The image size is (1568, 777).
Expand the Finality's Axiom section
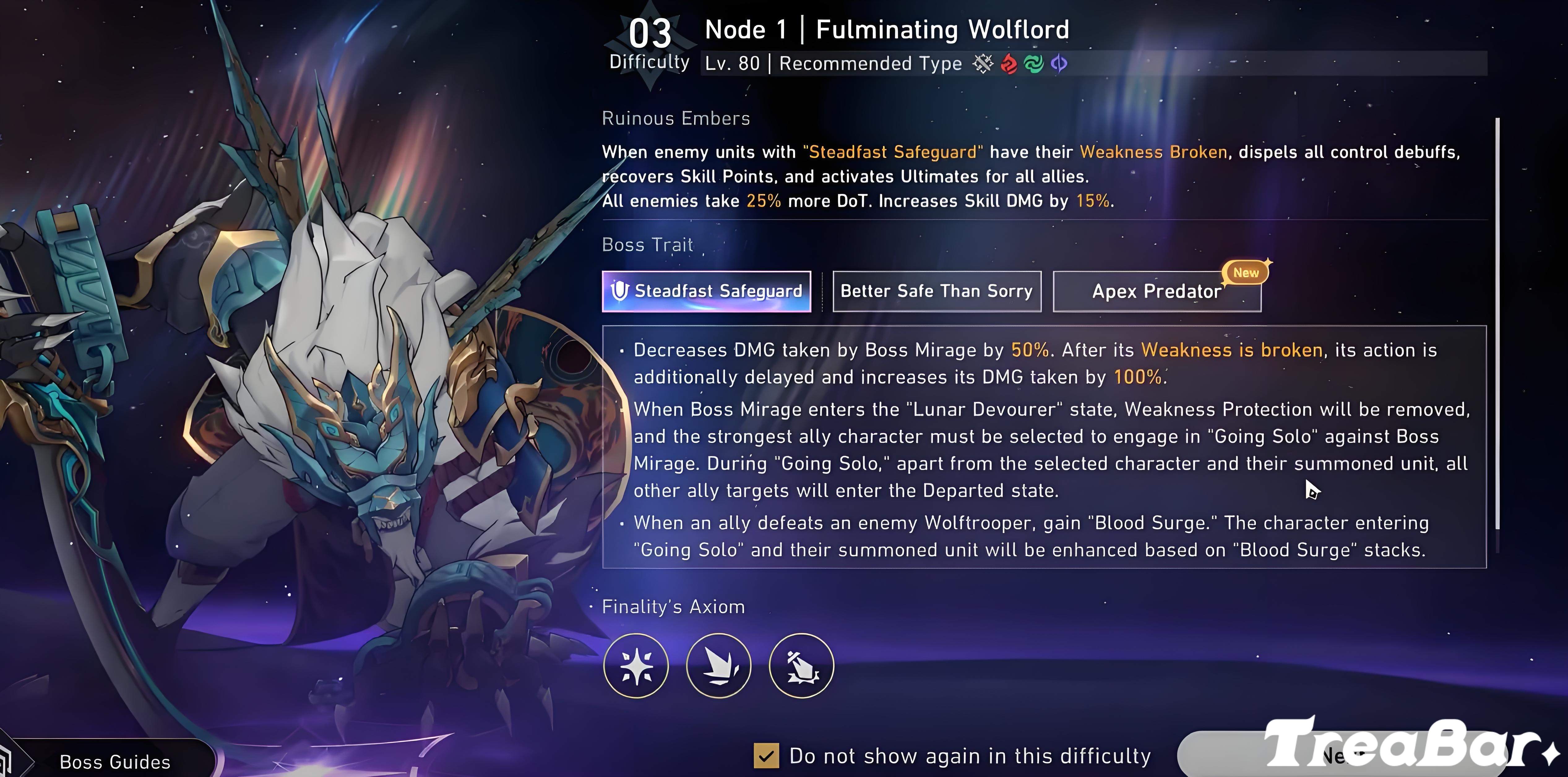673,606
